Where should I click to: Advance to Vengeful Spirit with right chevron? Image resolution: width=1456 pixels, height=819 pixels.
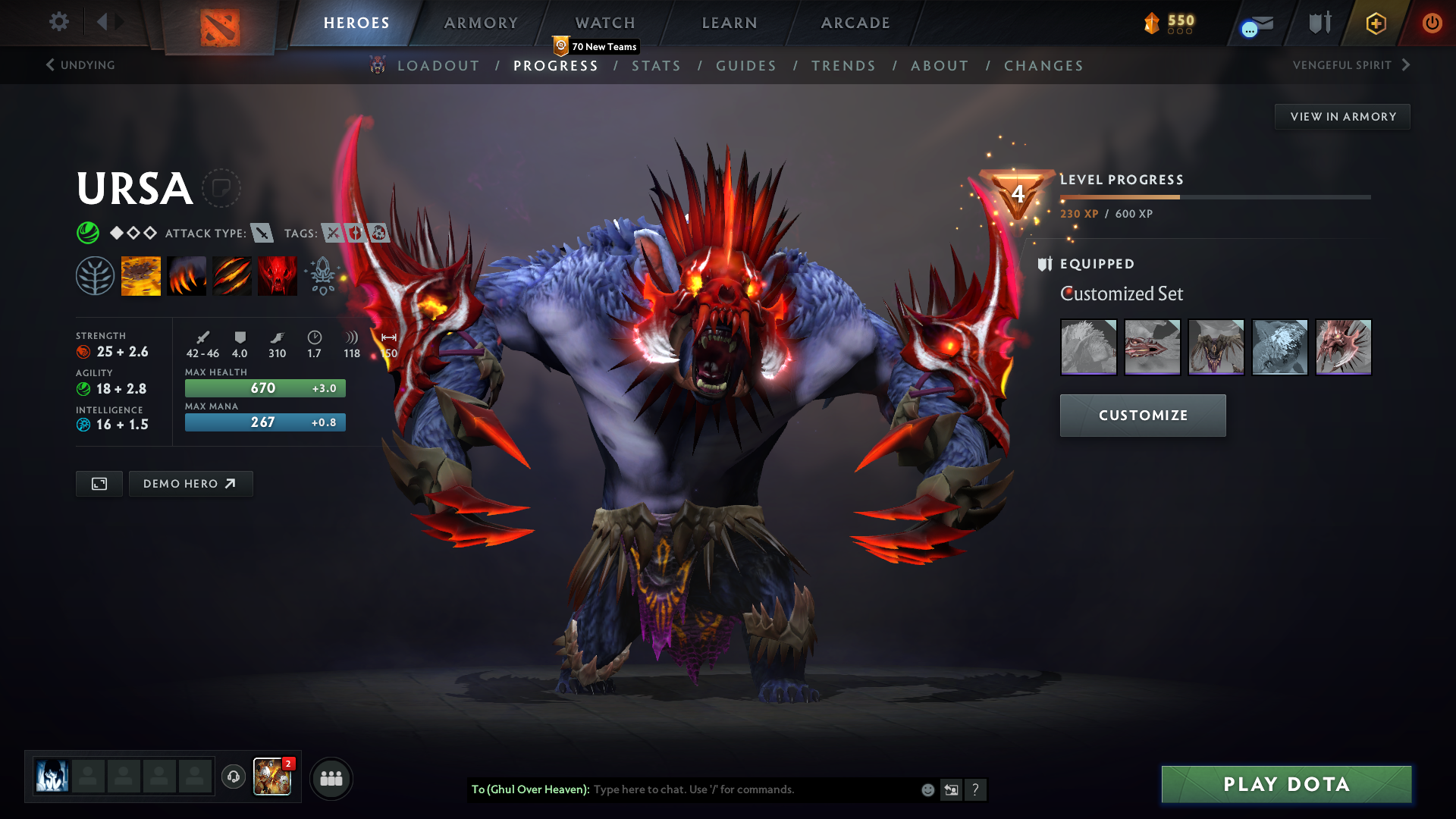coord(1407,65)
